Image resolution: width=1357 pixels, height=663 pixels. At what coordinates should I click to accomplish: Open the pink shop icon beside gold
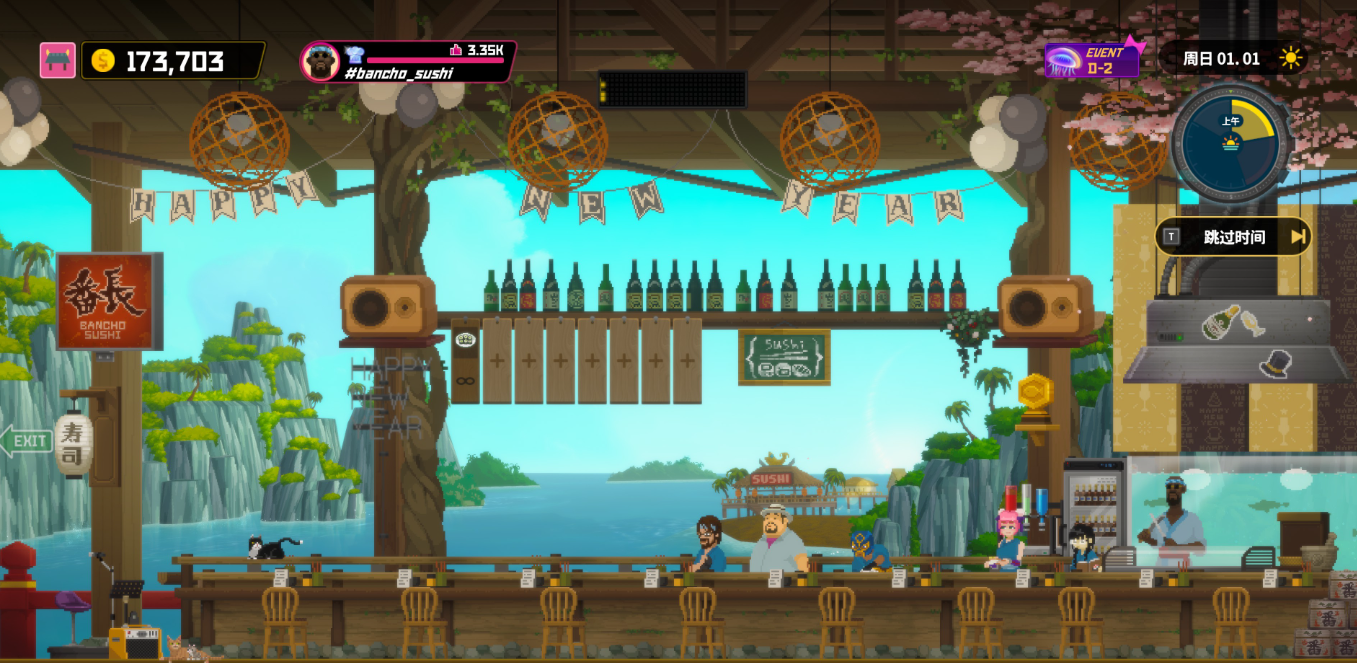click(x=58, y=61)
